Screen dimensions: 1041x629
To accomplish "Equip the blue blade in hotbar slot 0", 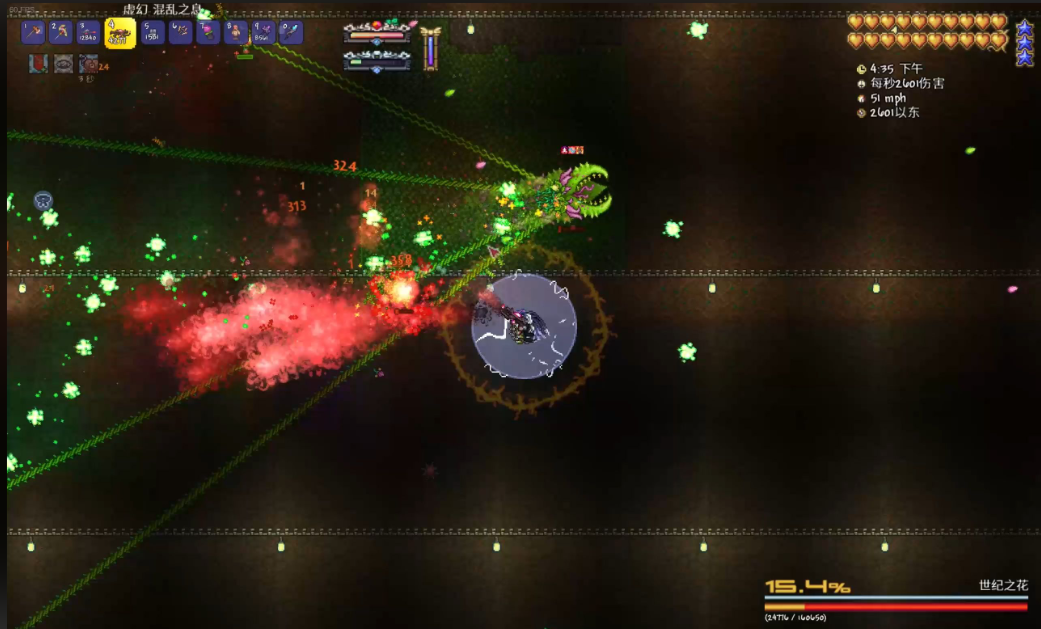I will 290,33.
